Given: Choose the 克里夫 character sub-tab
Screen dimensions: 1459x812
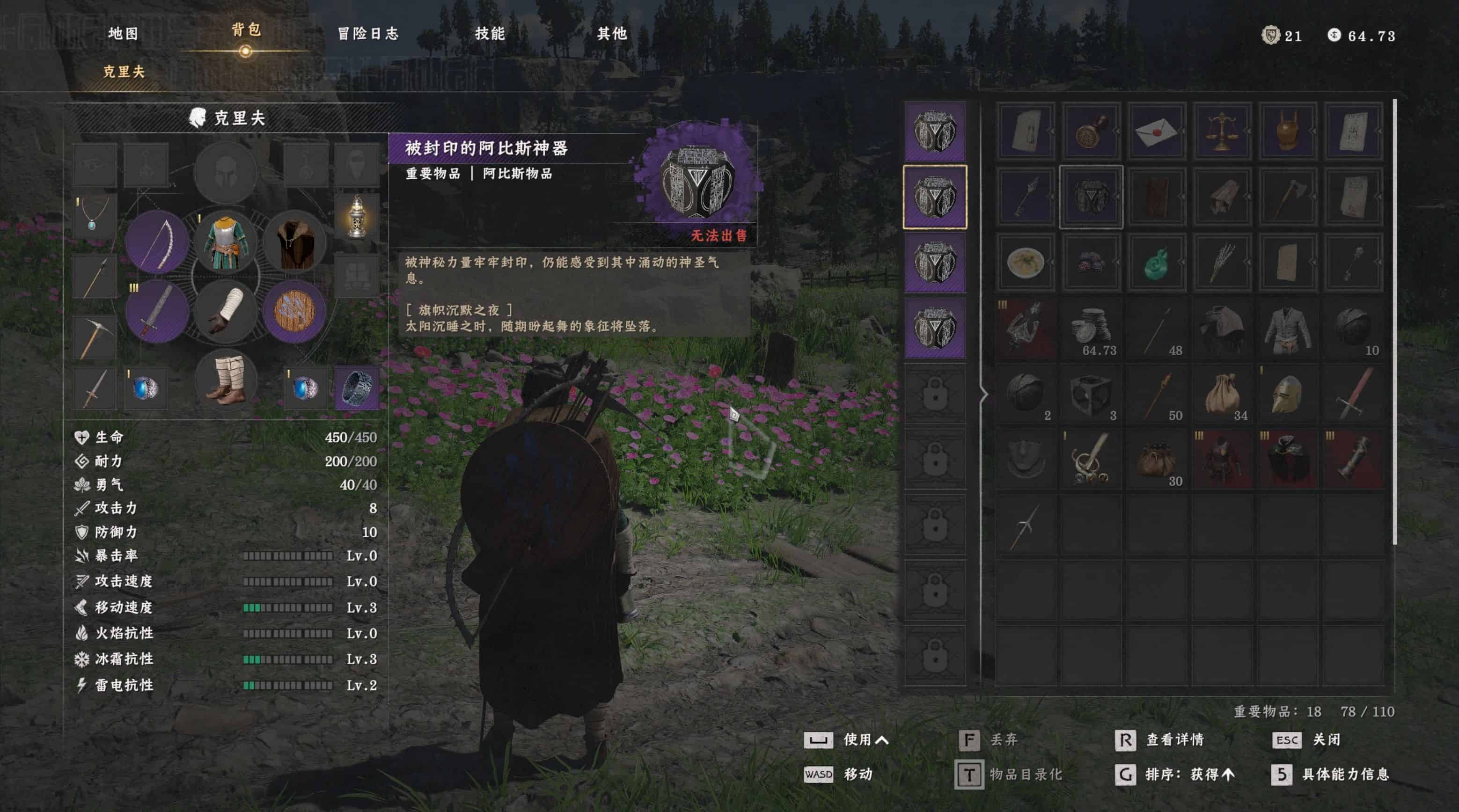Looking at the screenshot, I should (x=124, y=72).
